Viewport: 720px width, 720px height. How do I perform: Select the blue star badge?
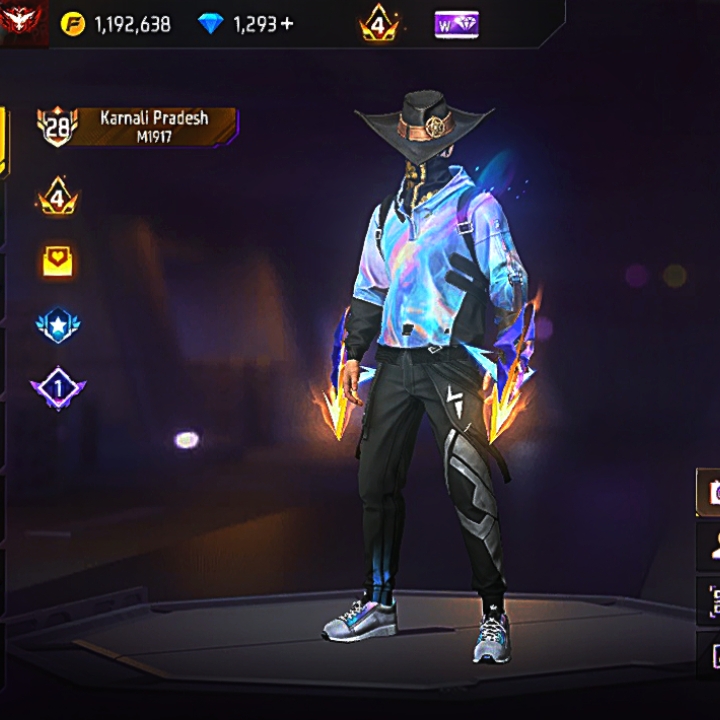(x=58, y=326)
